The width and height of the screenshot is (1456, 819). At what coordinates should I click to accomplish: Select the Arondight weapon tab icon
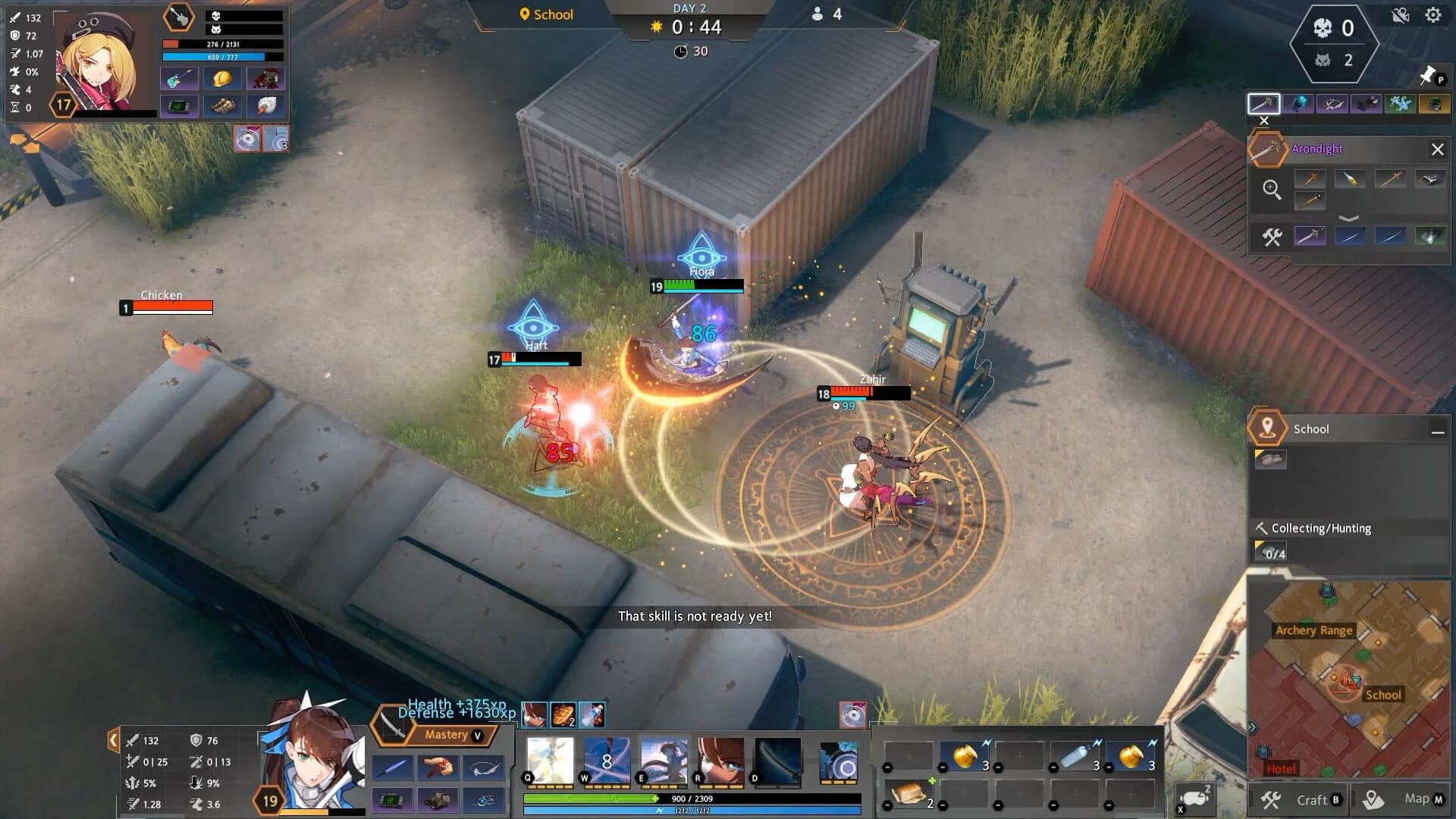click(x=1264, y=103)
